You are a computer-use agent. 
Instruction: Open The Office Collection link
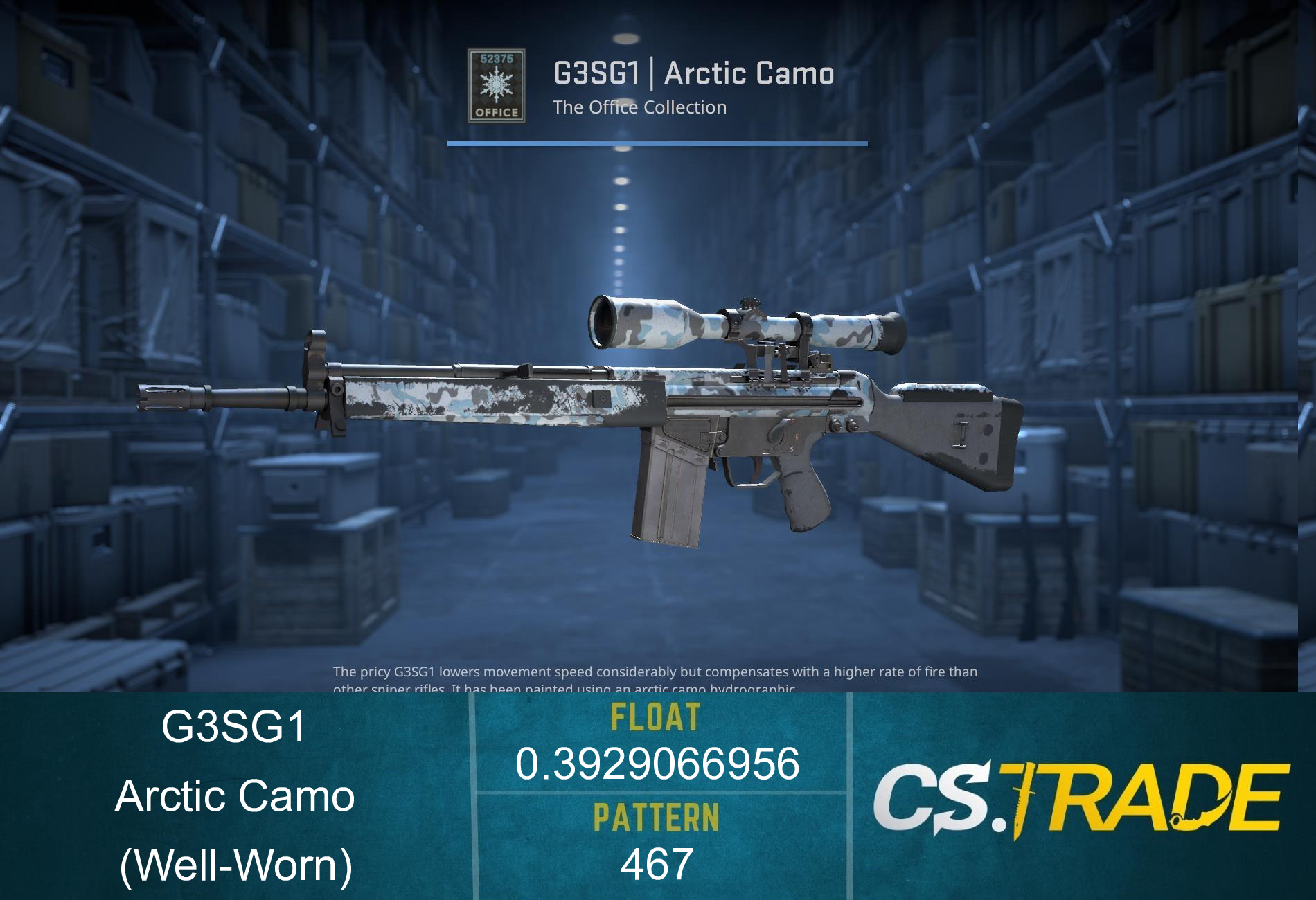[641, 107]
